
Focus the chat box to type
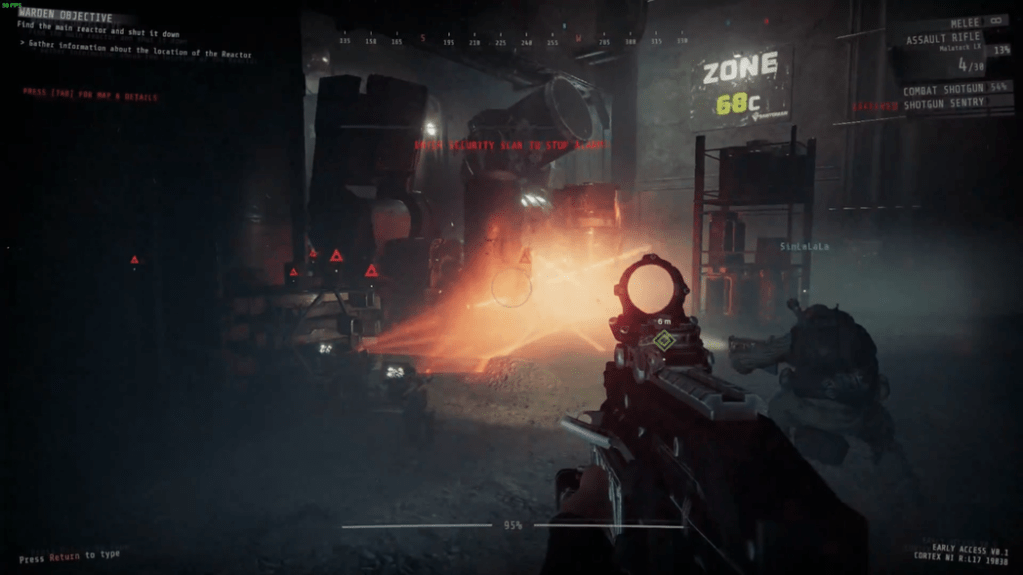pyautogui.click(x=68, y=556)
